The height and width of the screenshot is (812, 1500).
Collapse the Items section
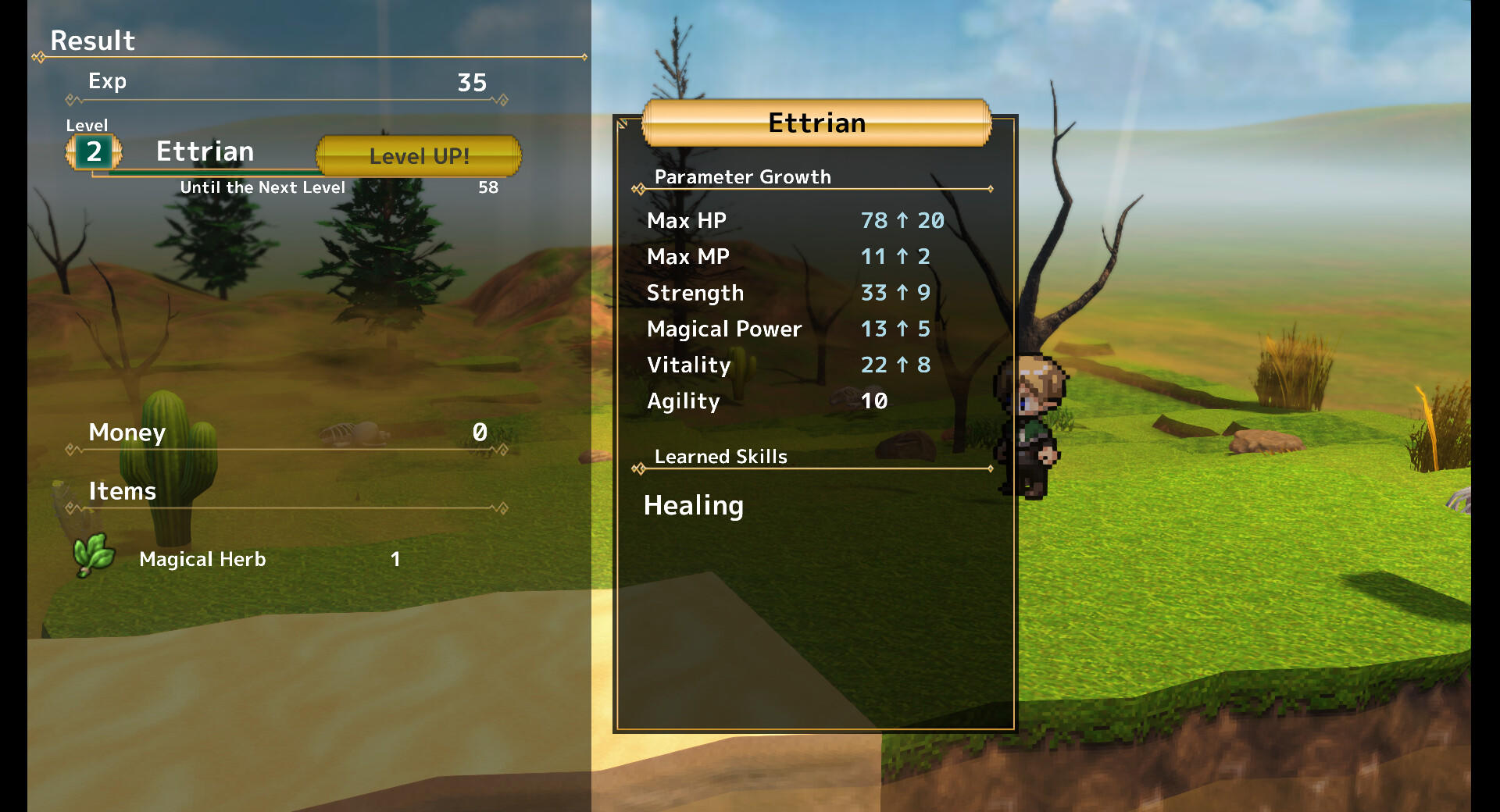122,492
